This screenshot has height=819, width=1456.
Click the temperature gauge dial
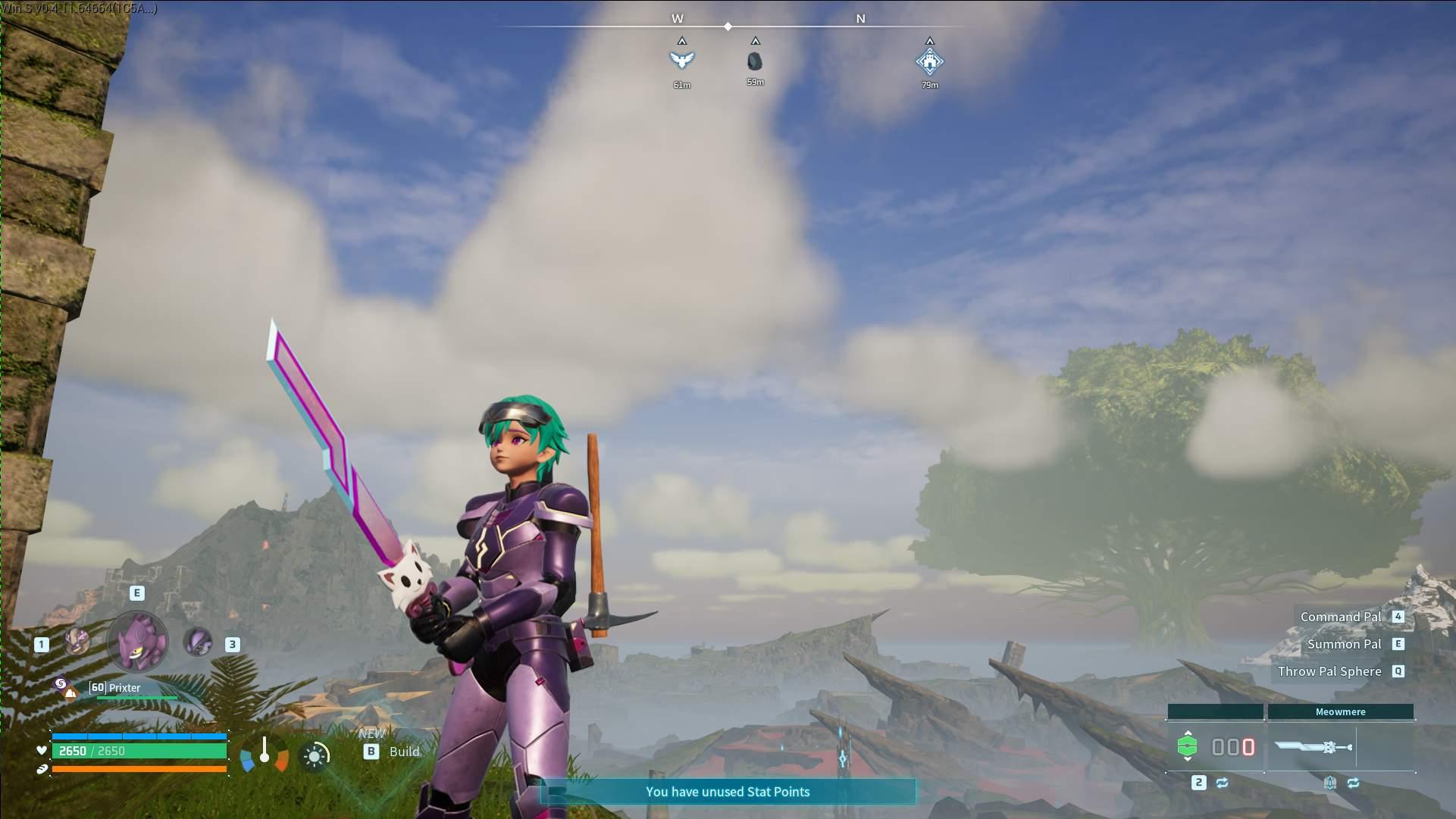click(265, 753)
